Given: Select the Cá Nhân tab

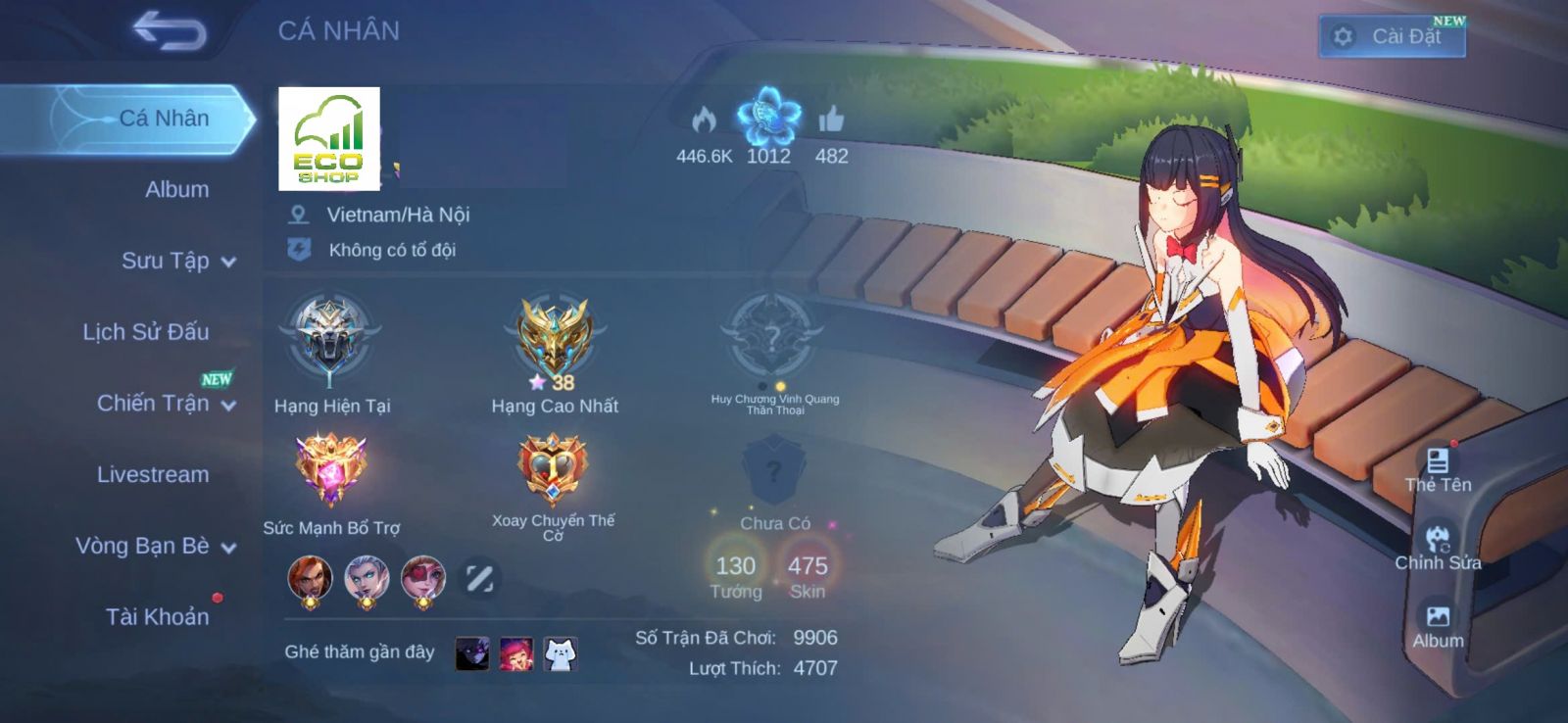Looking at the screenshot, I should click(x=163, y=119).
